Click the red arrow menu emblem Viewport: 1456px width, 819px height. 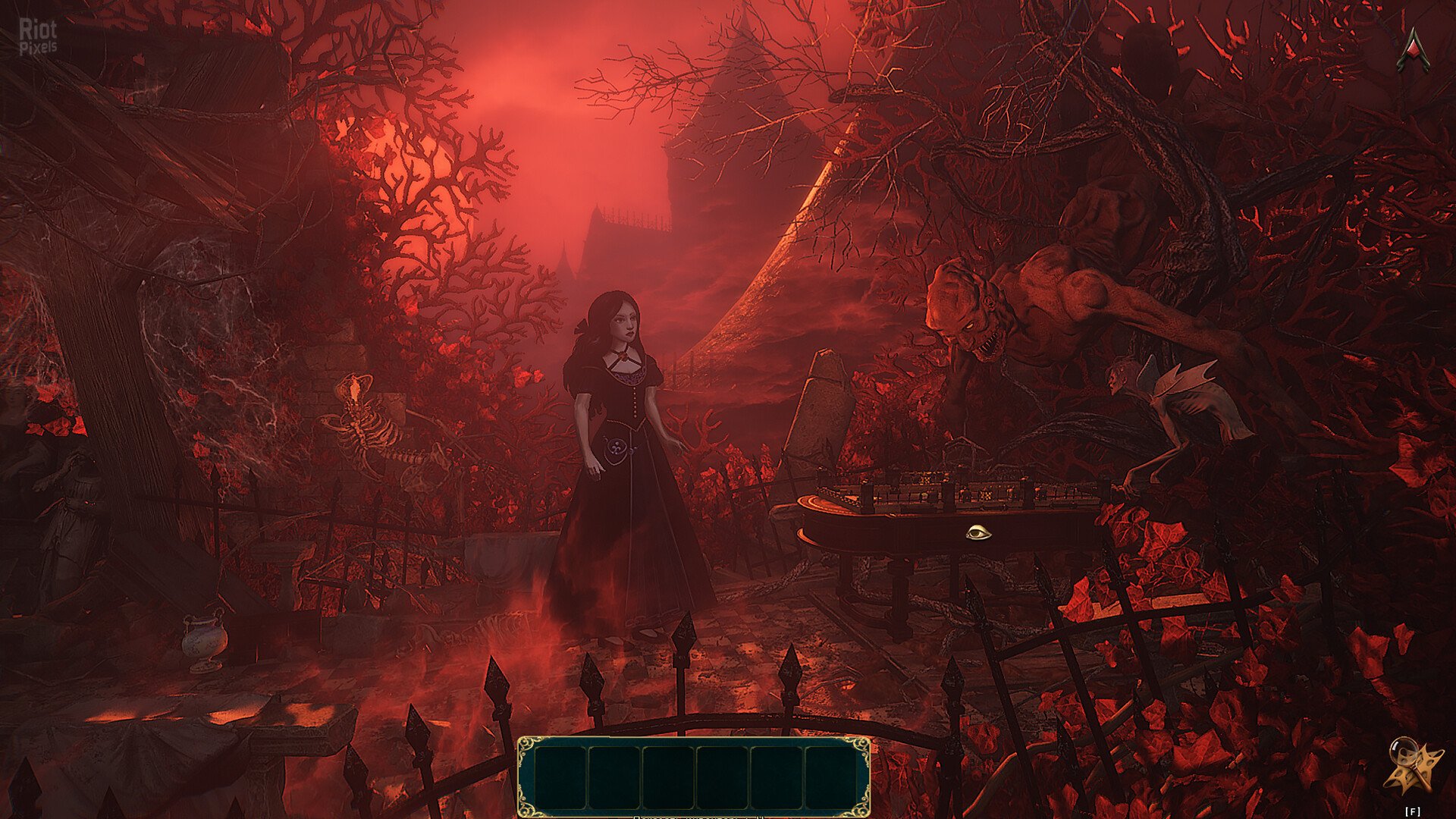[1413, 50]
